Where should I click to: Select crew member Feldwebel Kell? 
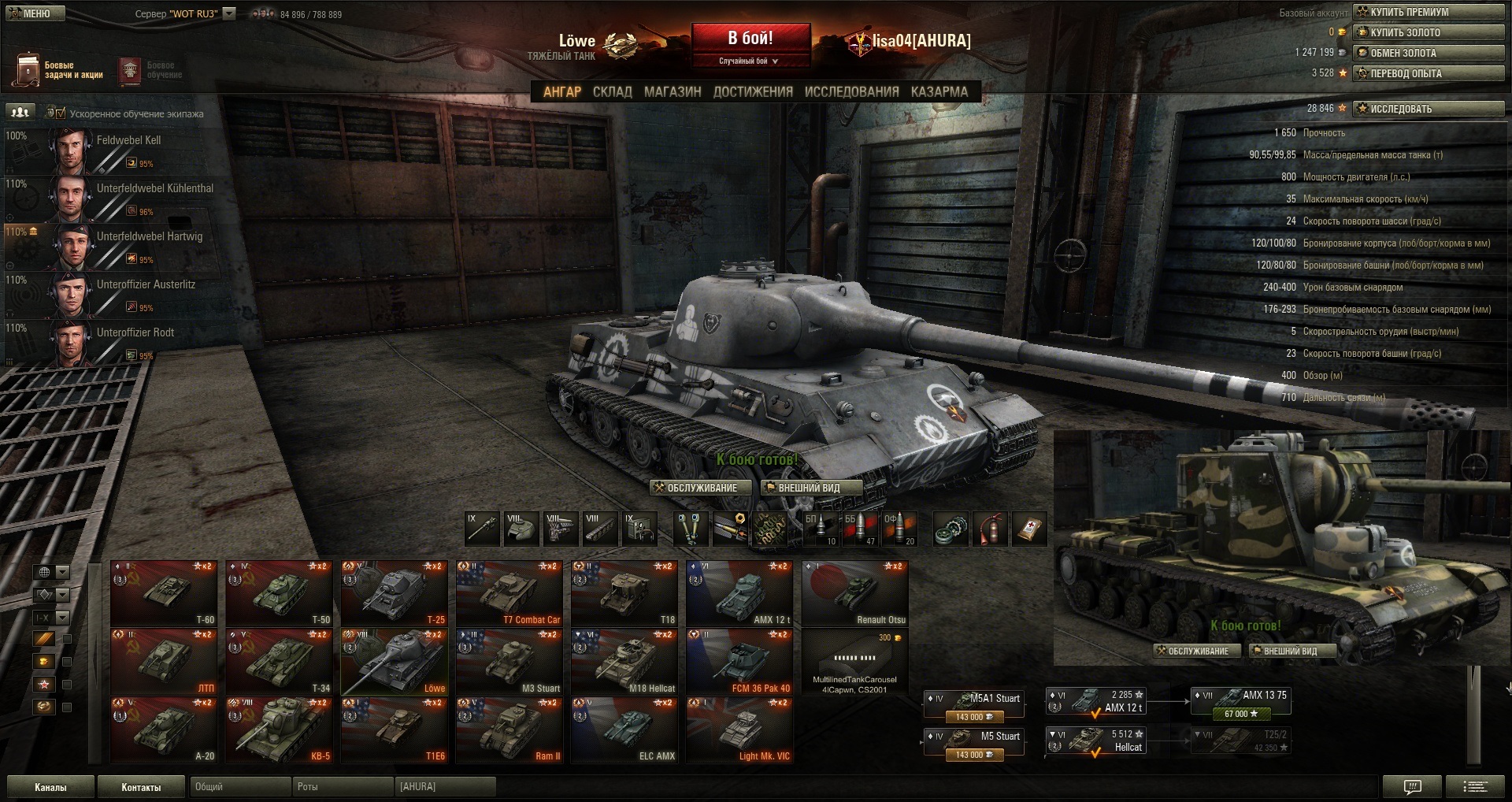tap(128, 140)
